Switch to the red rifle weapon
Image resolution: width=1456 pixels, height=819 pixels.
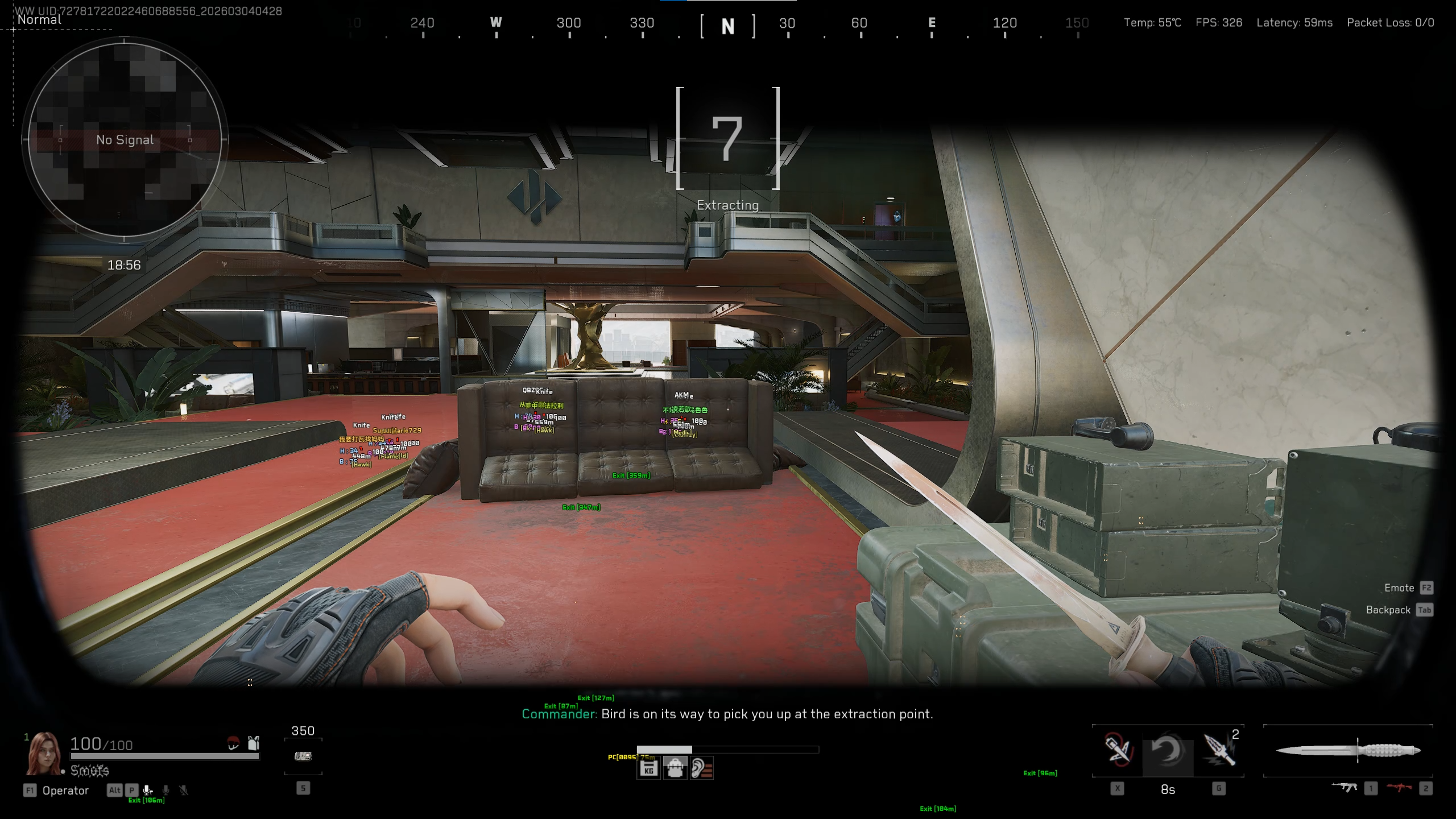1399,788
